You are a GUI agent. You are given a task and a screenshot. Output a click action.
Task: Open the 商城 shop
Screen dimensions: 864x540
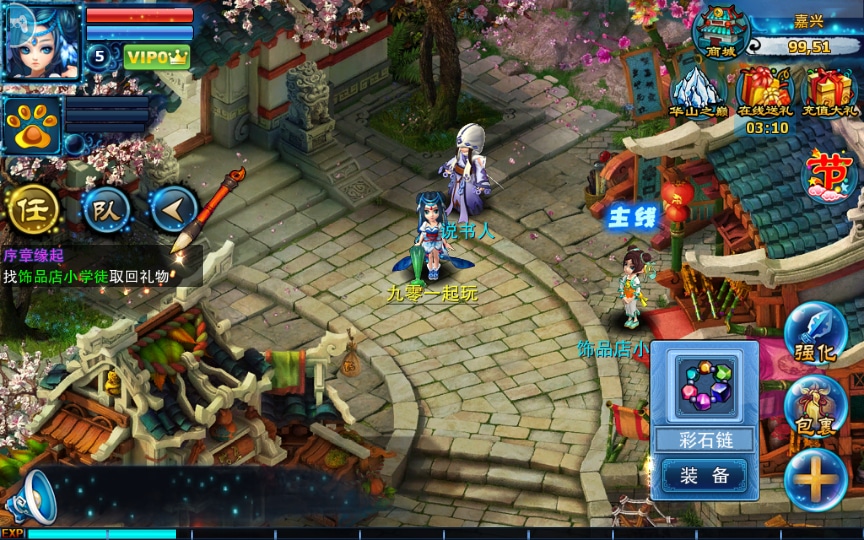[719, 32]
